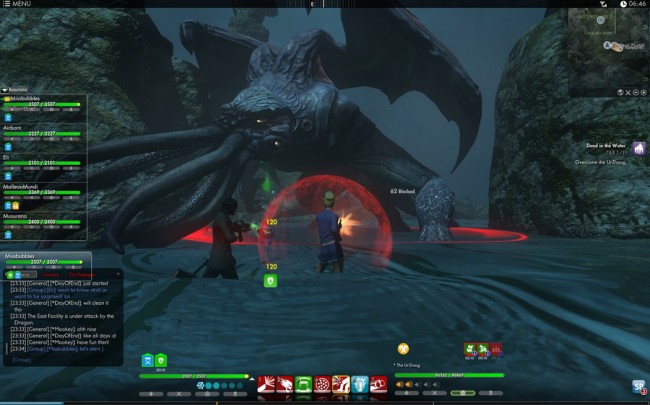The image size is (650, 405).
Task: Activate the green ability icon on the hotbar
Action: click(x=303, y=384)
